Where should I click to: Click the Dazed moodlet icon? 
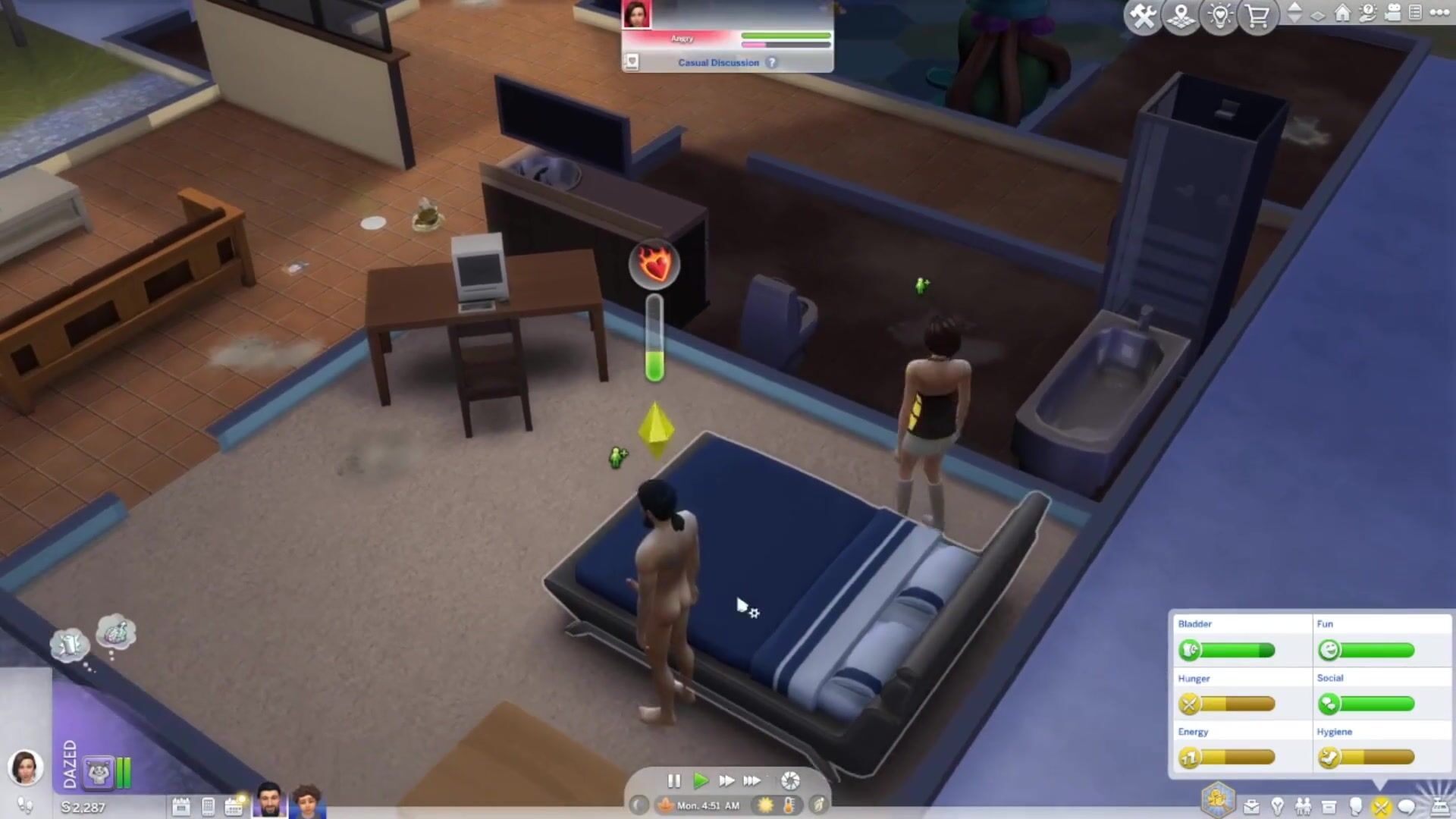[x=99, y=773]
